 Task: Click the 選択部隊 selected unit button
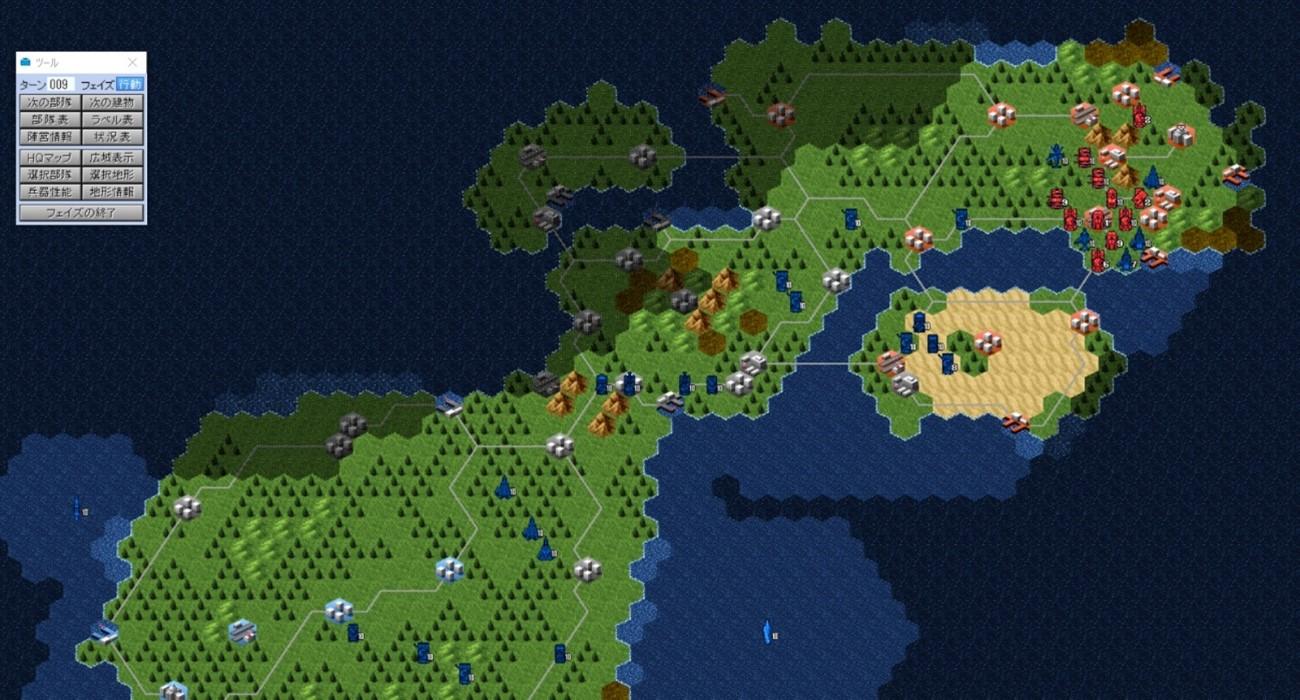pyautogui.click(x=50, y=174)
